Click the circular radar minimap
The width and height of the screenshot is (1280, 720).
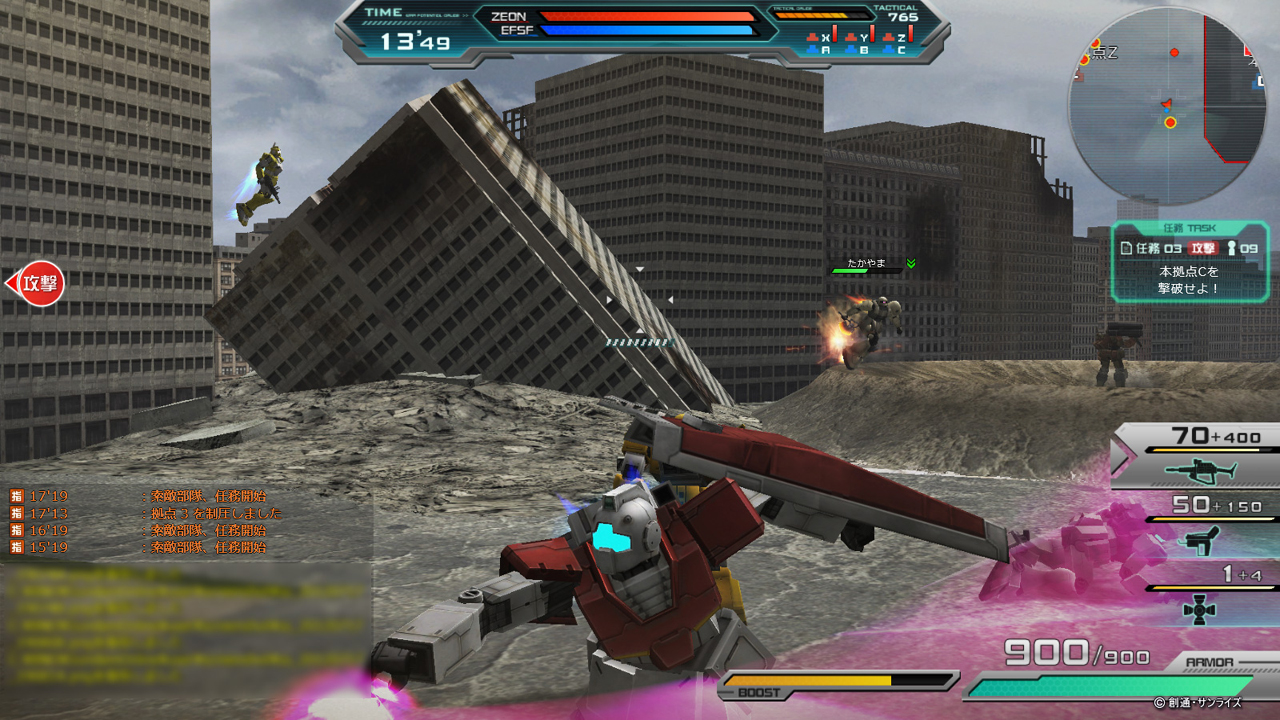1166,106
